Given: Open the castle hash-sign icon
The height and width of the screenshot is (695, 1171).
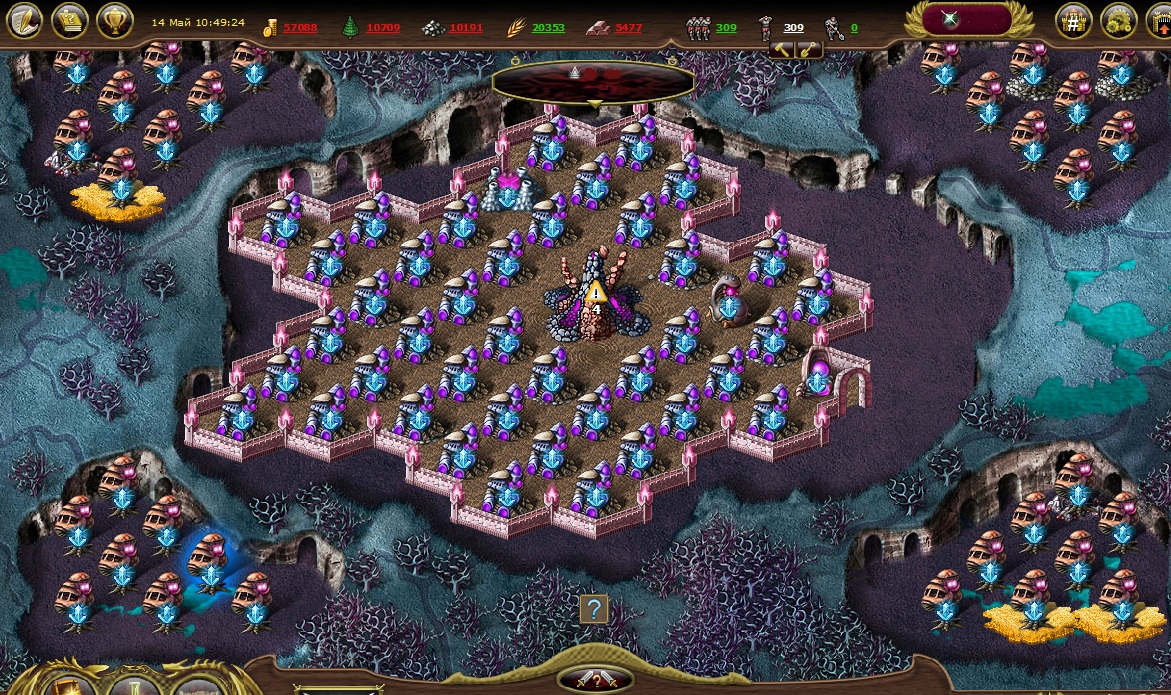Looking at the screenshot, I should point(1073,22).
